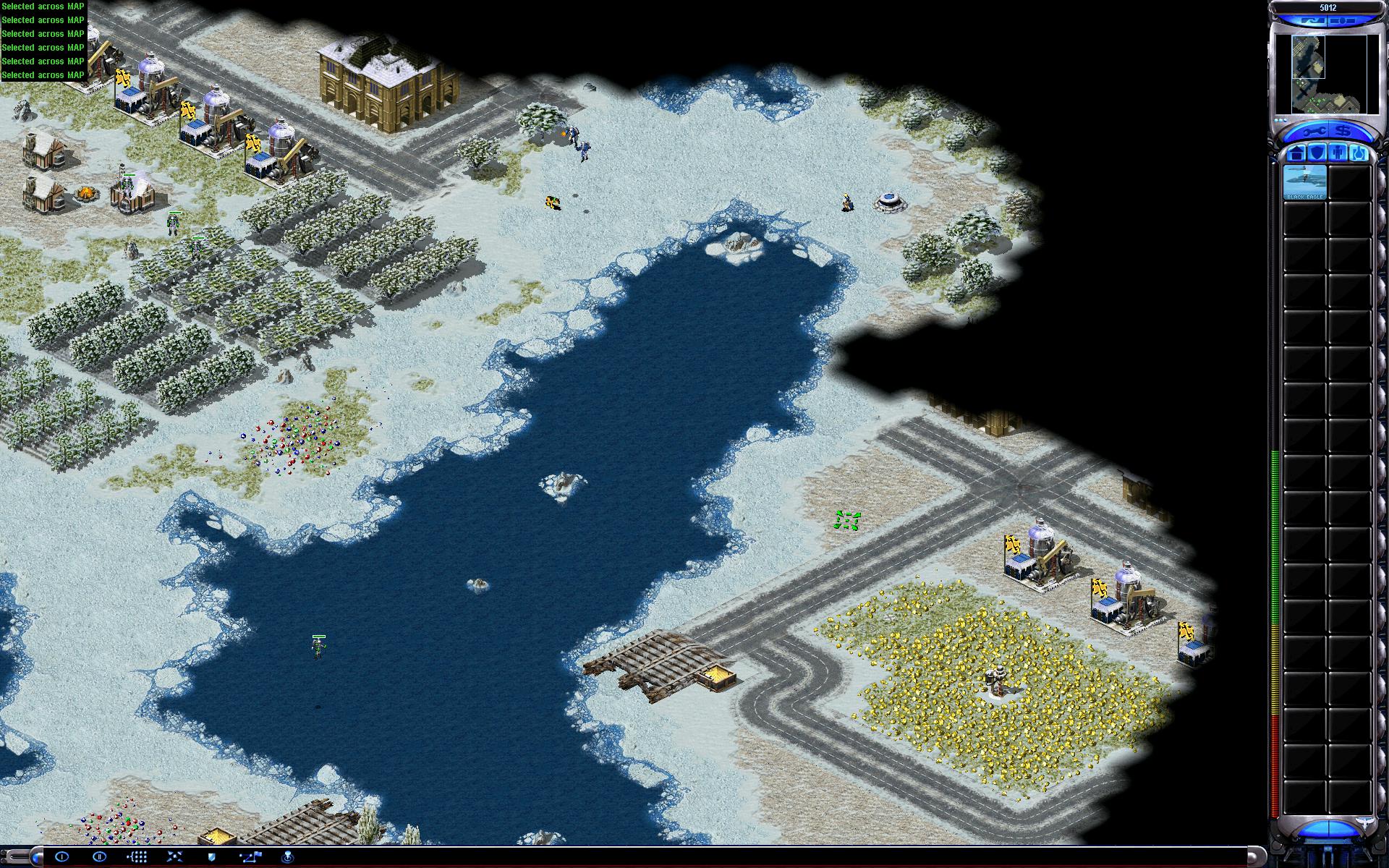1389x868 pixels.
Task: Switch to the shield-icon defenses tab
Action: click(x=1317, y=153)
